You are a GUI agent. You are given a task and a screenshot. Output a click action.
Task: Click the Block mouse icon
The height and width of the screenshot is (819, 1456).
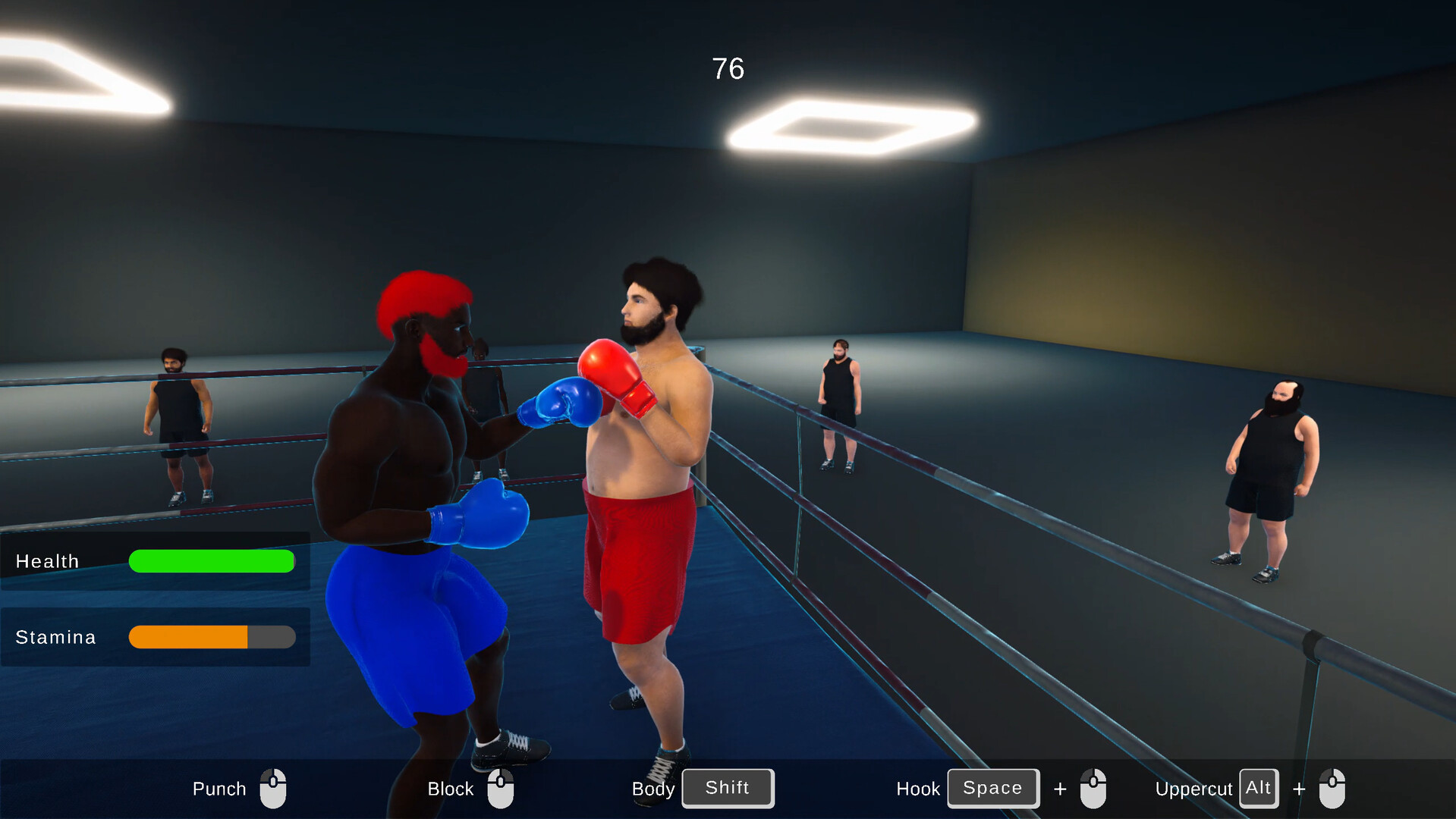point(502,789)
